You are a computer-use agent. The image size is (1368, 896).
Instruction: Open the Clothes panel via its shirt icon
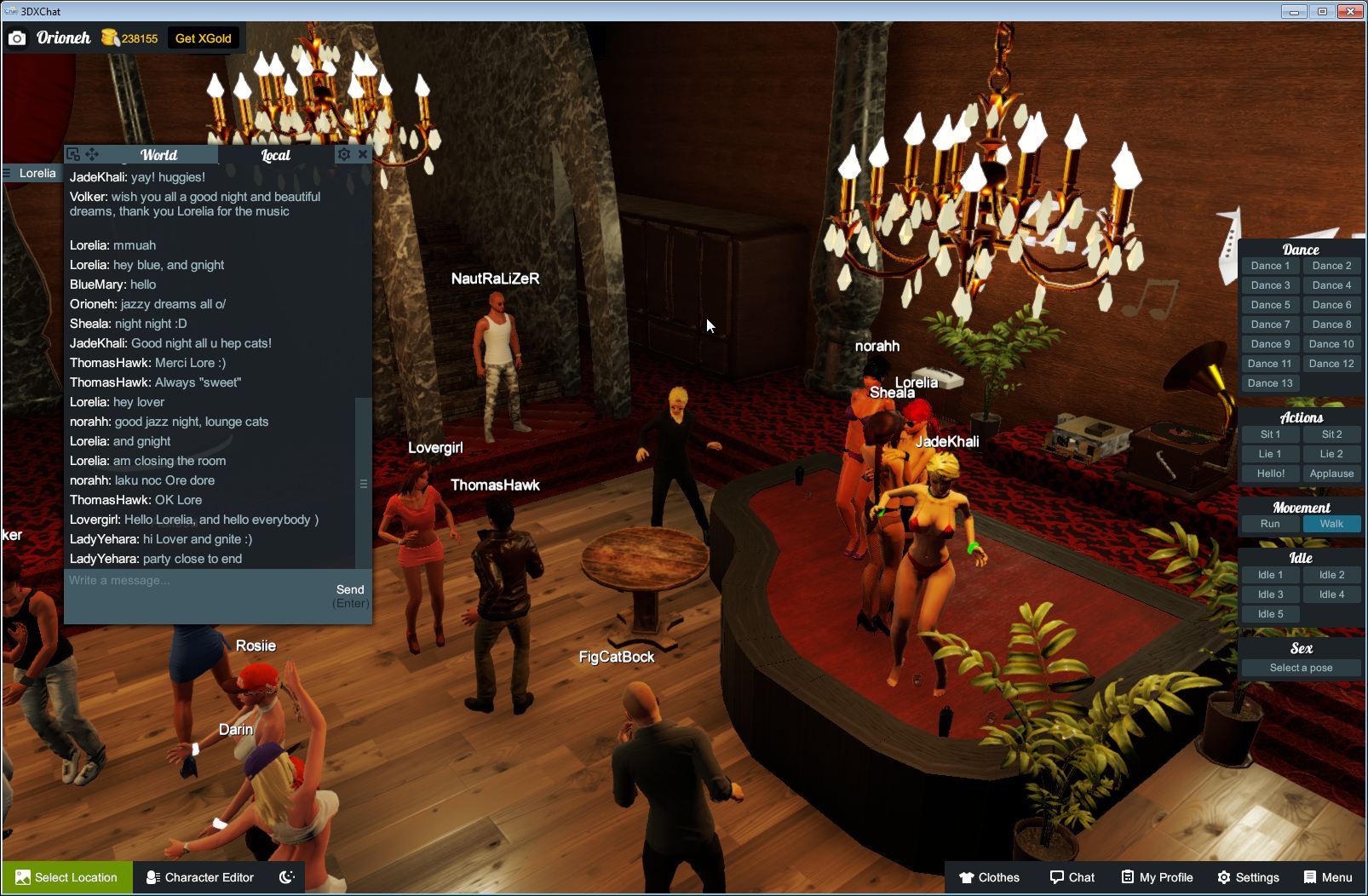point(967,877)
